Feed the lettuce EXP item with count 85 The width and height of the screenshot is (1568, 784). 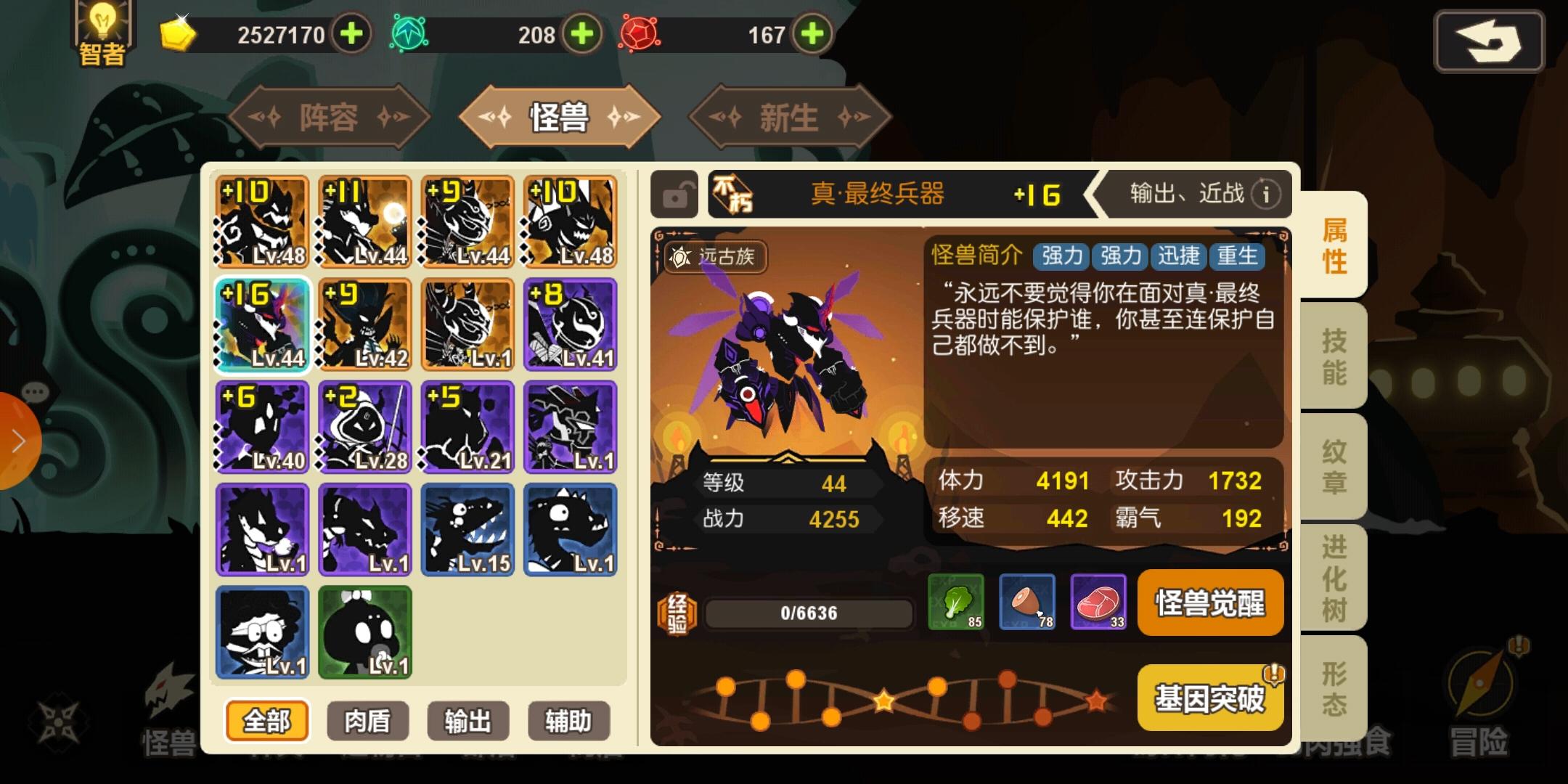pyautogui.click(x=957, y=603)
